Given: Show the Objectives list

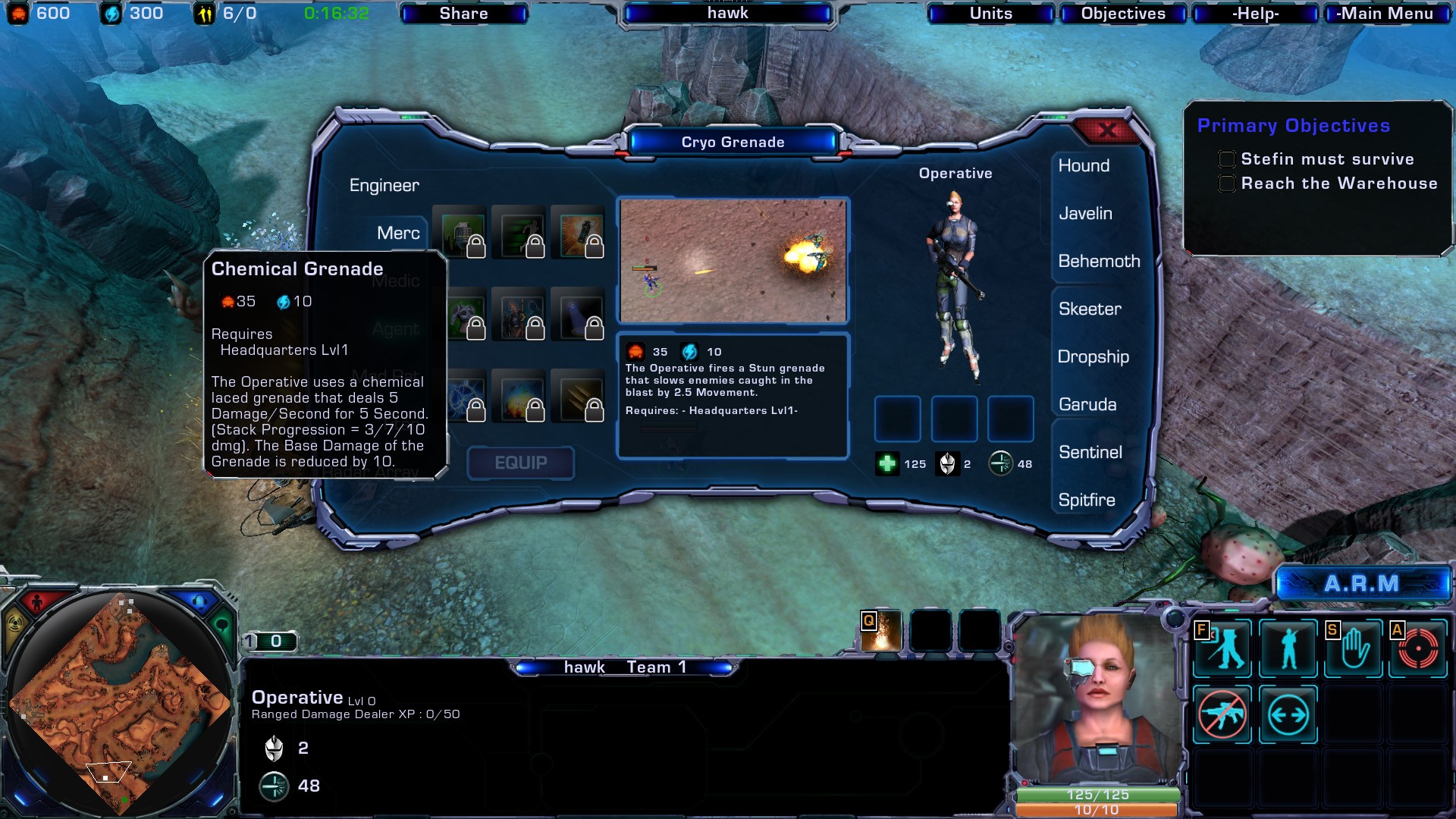Looking at the screenshot, I should pos(1122,14).
